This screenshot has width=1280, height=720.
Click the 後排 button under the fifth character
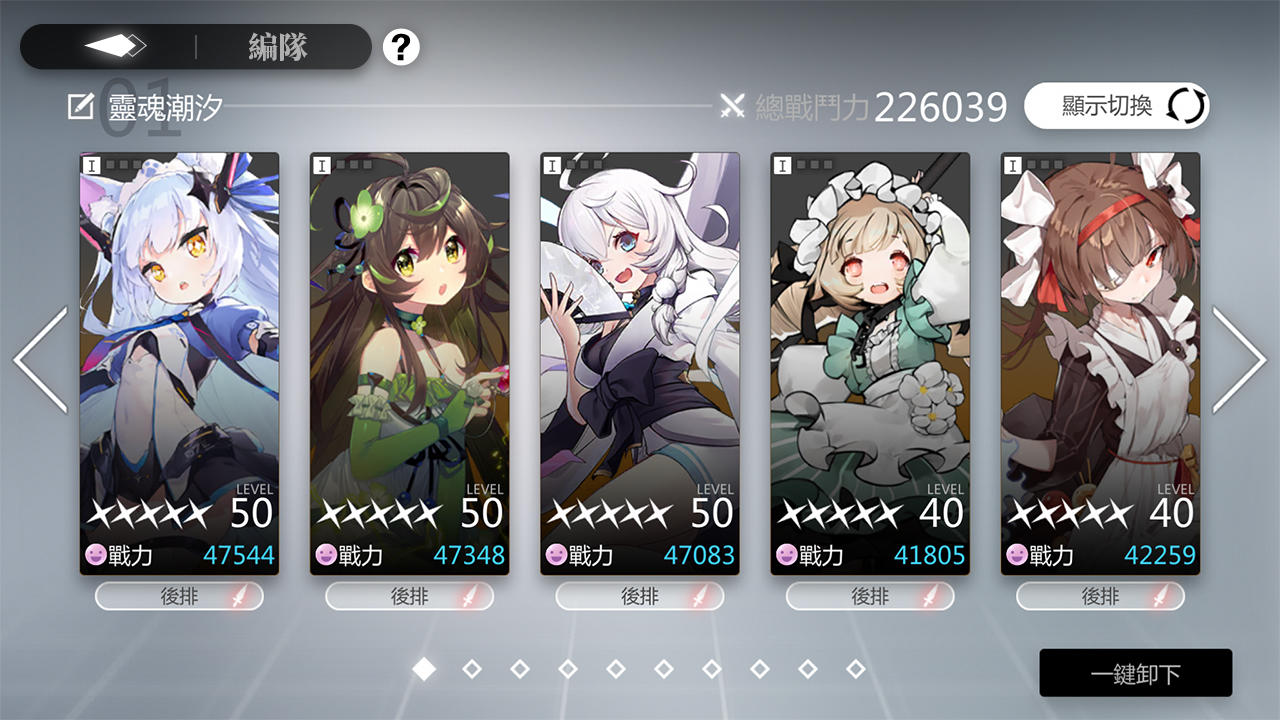(1099, 596)
